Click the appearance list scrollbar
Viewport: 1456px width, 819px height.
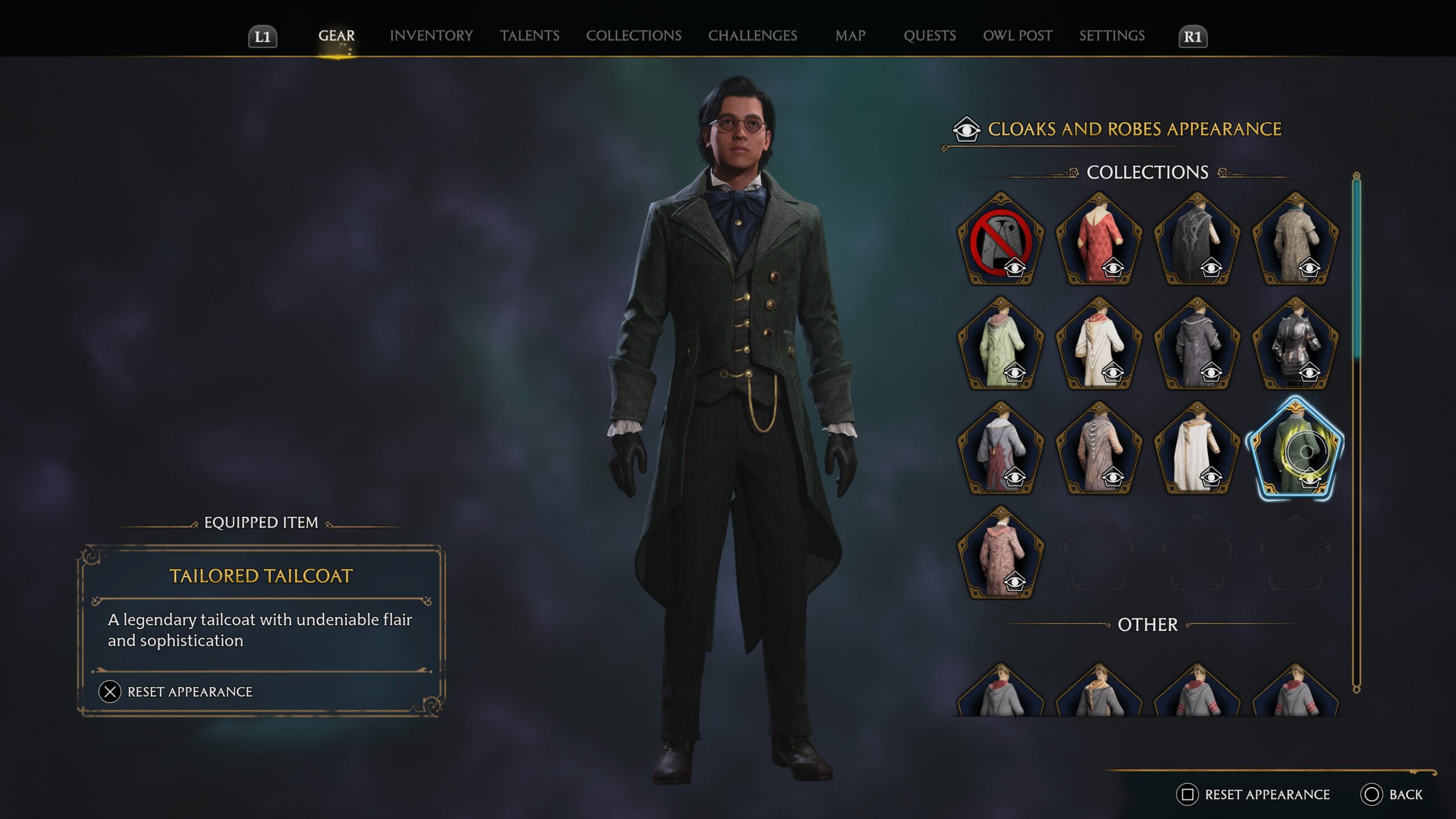(x=1356, y=267)
